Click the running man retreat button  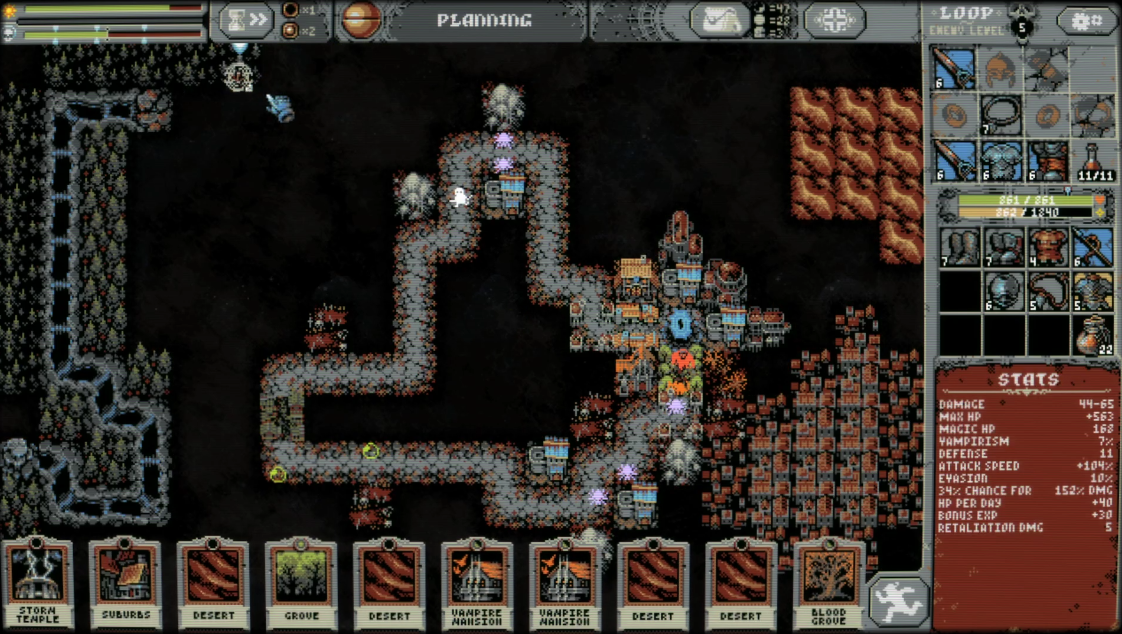coord(898,602)
